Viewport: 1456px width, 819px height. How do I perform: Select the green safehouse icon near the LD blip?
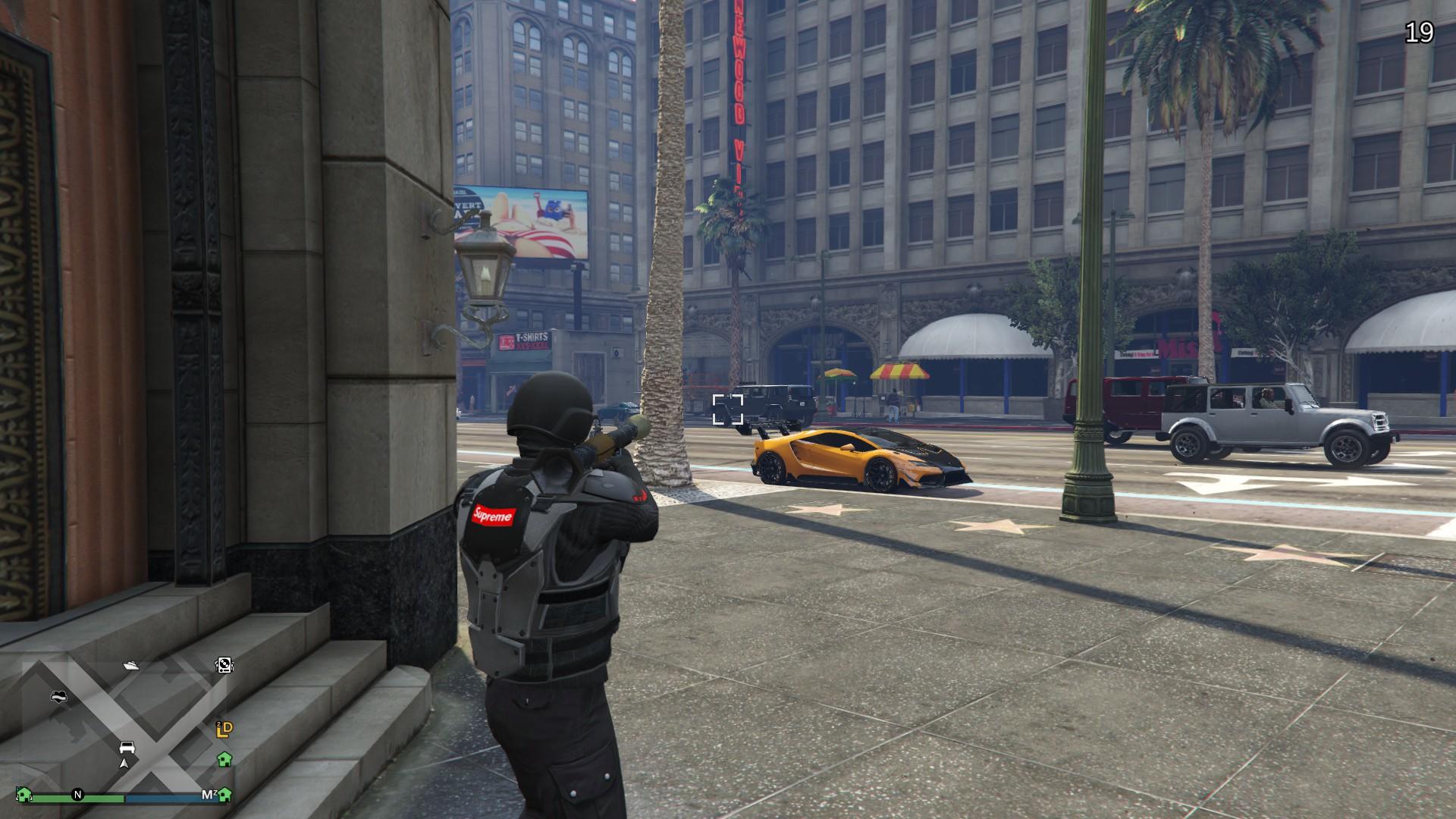click(x=224, y=761)
